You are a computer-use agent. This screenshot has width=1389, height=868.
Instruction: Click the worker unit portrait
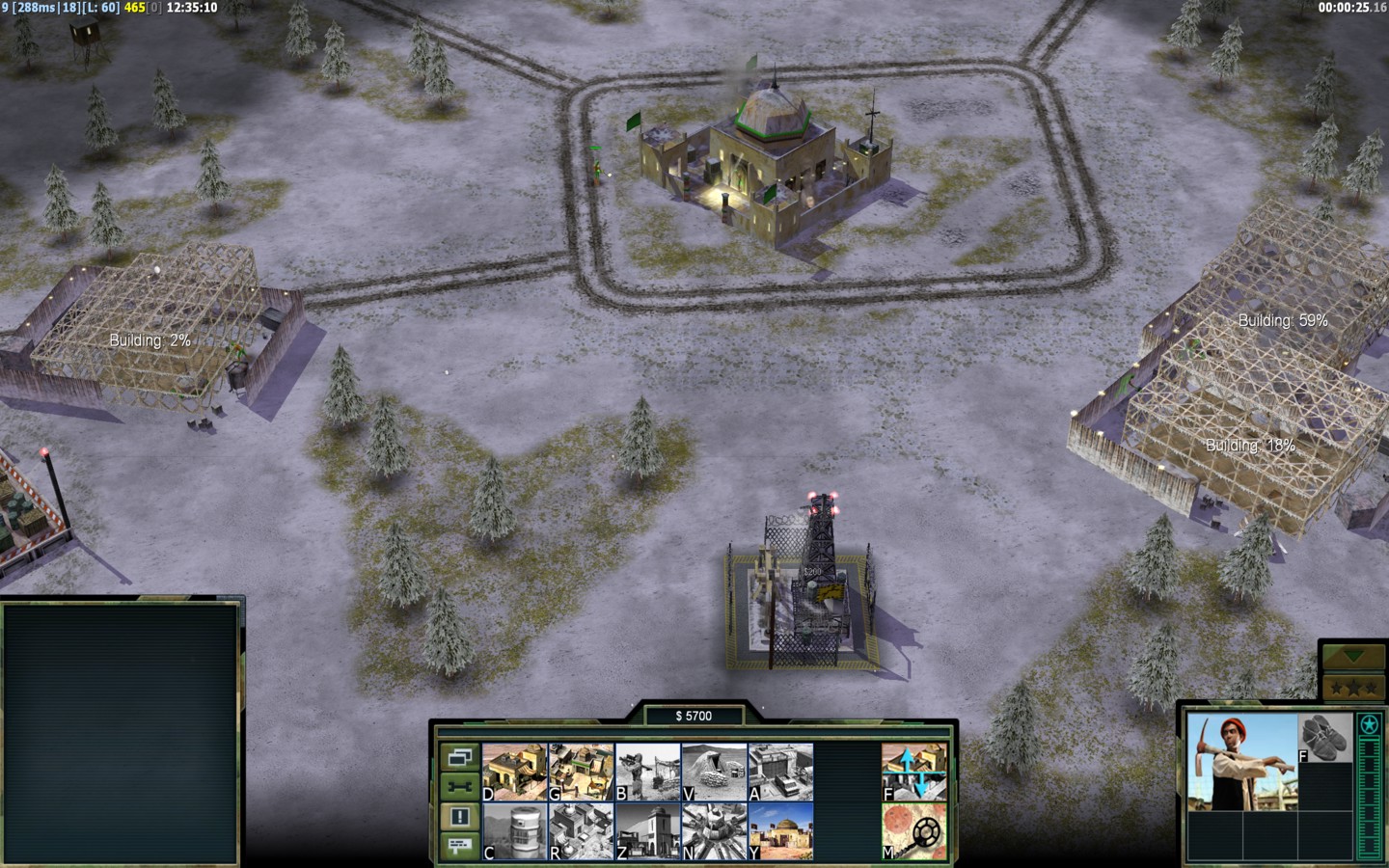1242,762
